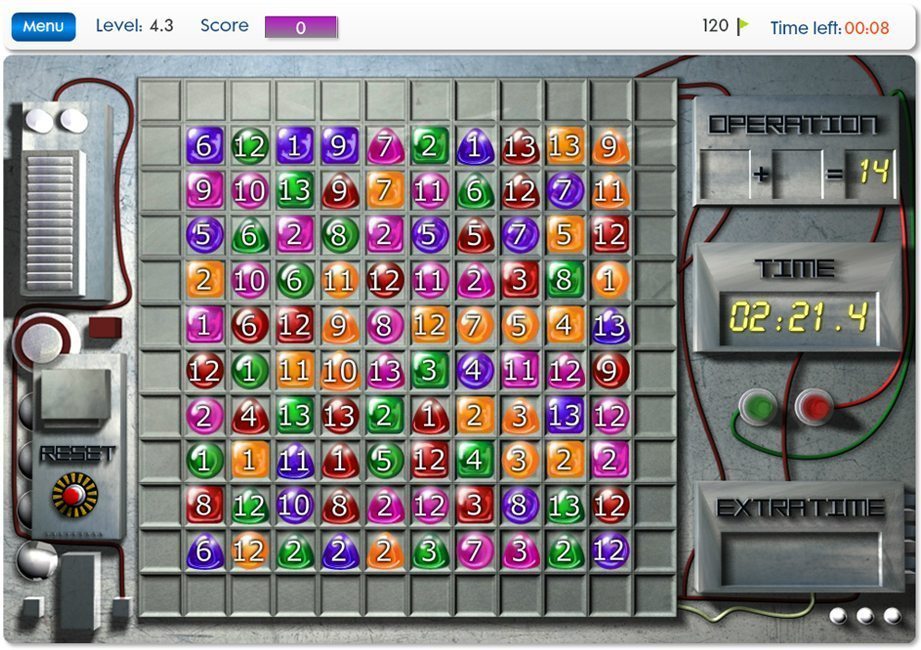Select the purple 8 tile
Viewport: 921px width, 650px height.
519,506
